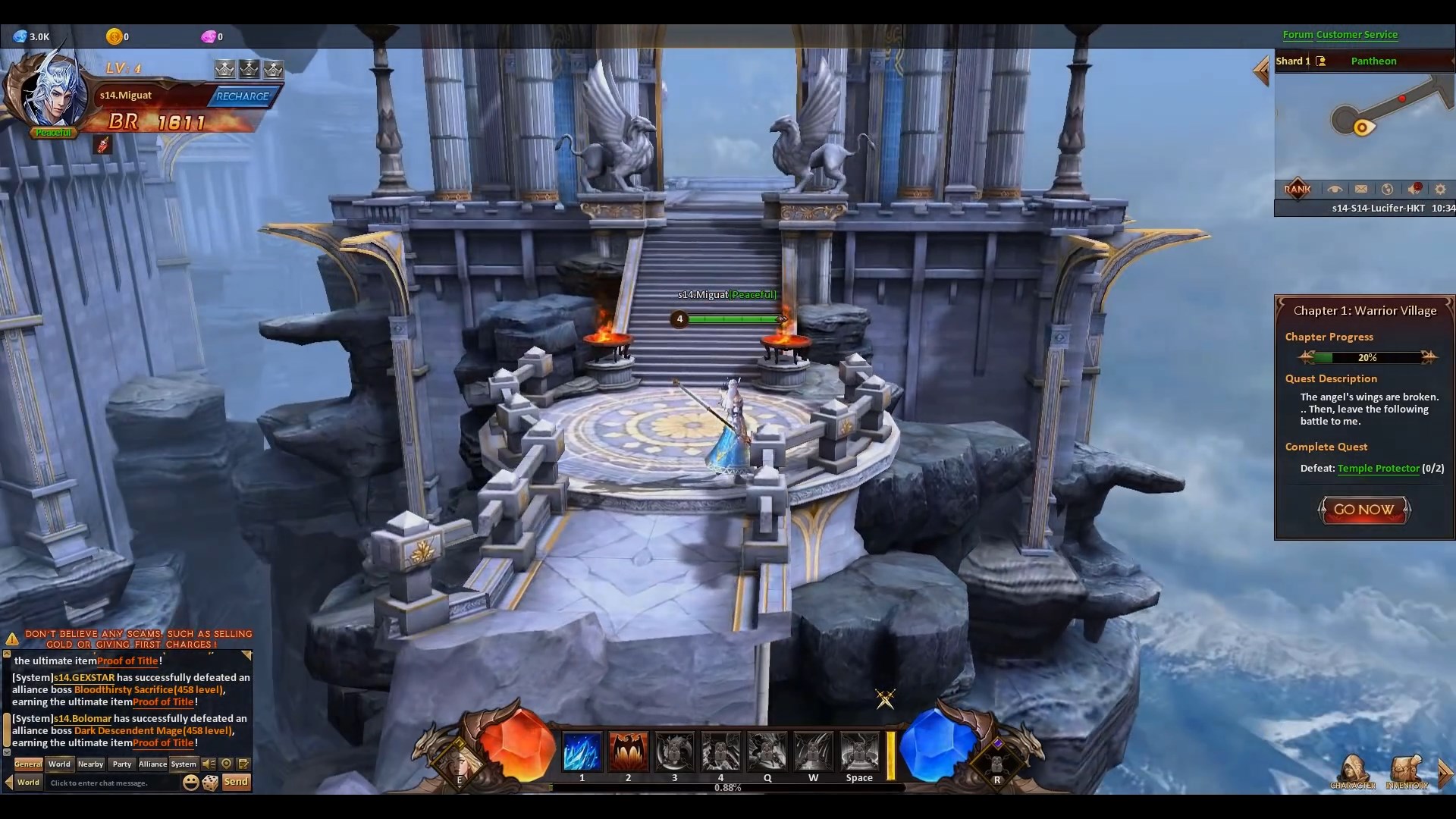The width and height of the screenshot is (1456, 819).
Task: Click the announcement speaker icon near the minimap
Action: click(x=1414, y=189)
